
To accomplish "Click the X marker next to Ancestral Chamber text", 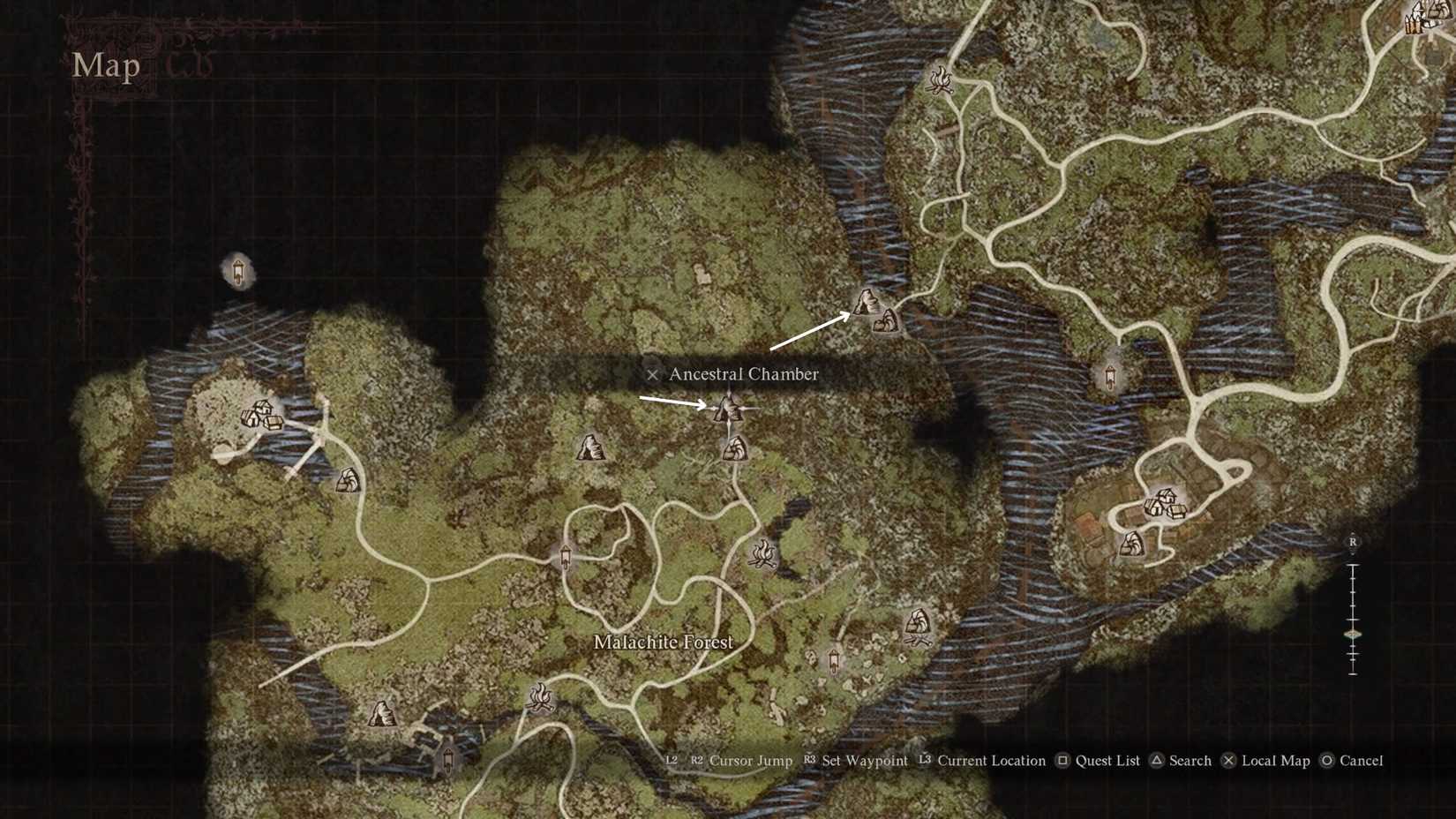I will click(652, 374).
